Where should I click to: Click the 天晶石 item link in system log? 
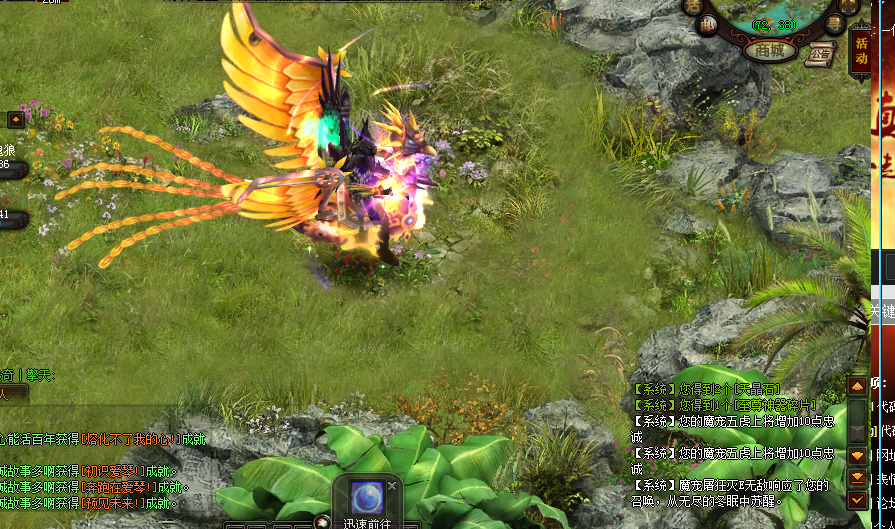[x=757, y=389]
